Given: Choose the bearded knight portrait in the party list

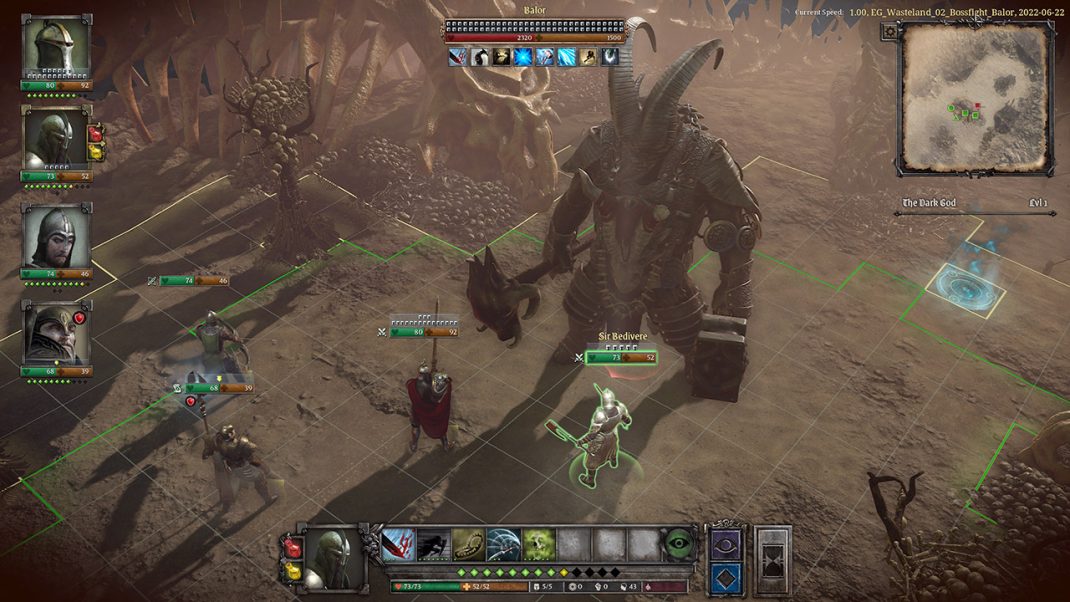Looking at the screenshot, I should 55,237.
